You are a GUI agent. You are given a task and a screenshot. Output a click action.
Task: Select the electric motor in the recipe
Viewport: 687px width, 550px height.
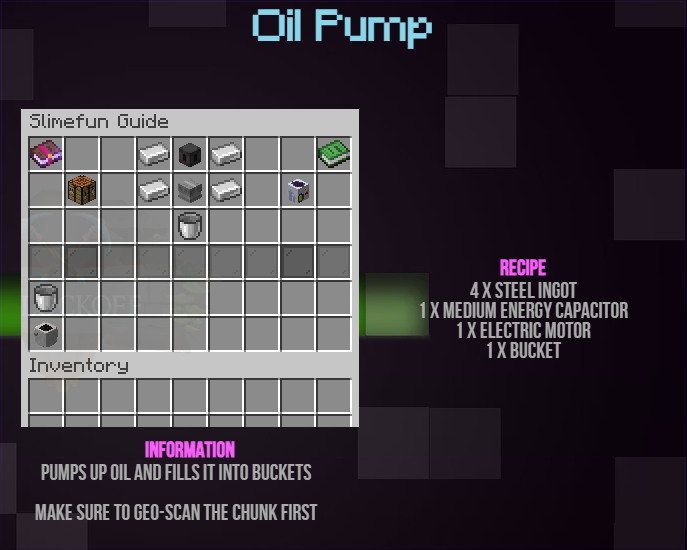[190, 189]
